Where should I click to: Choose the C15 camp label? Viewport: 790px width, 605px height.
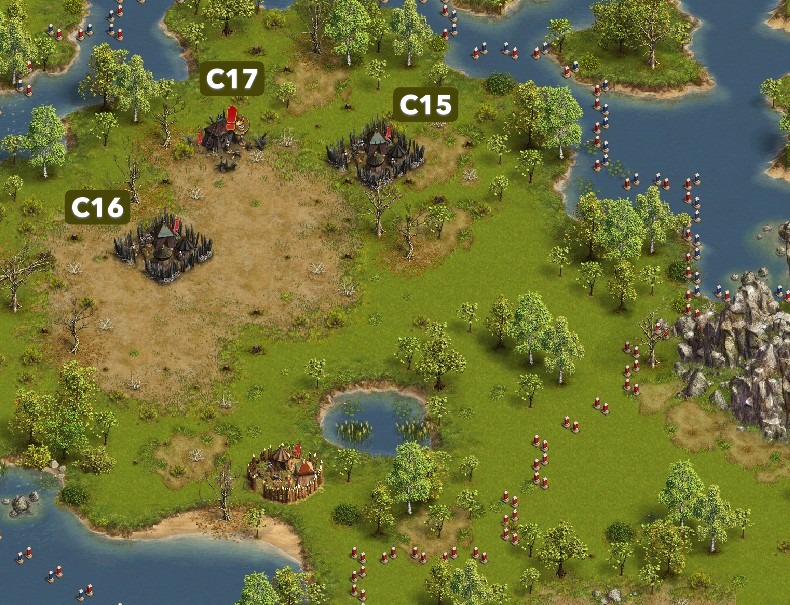(425, 104)
